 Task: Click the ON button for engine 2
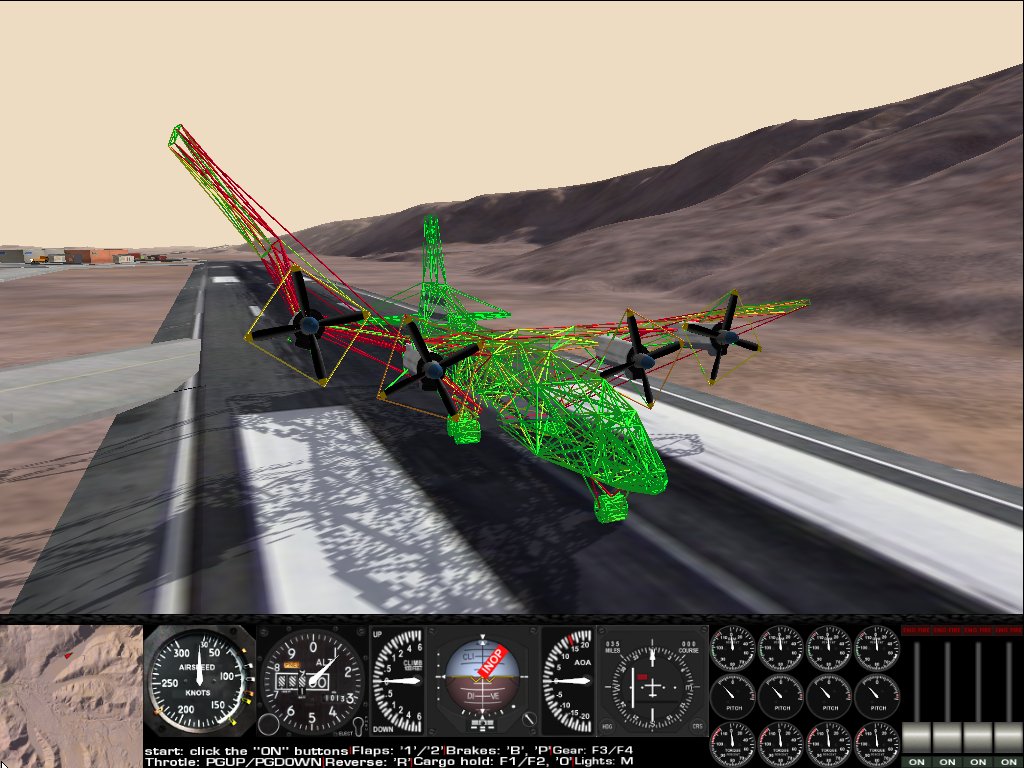click(x=947, y=762)
